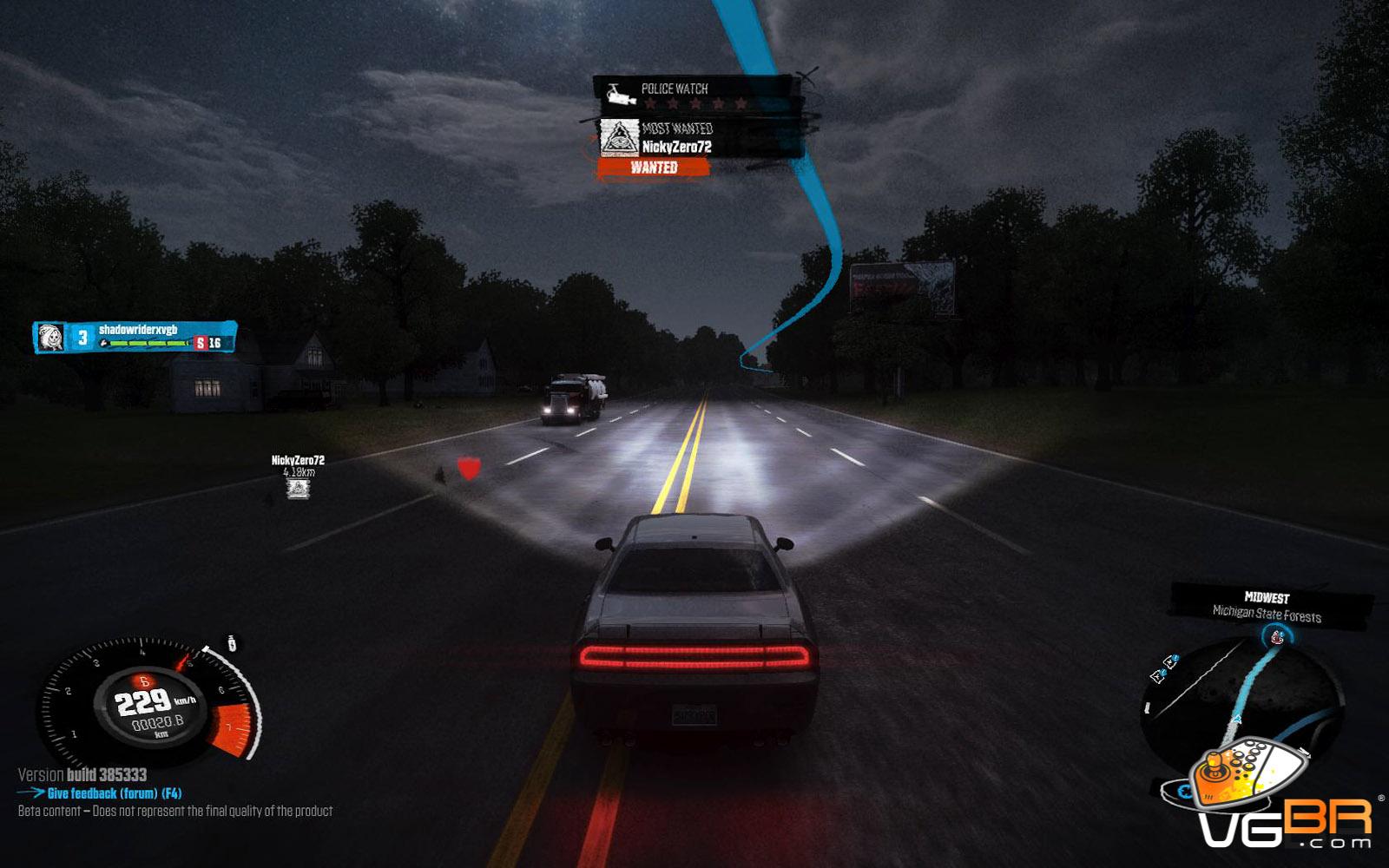The height and width of the screenshot is (868, 1389).
Task: Select the shadowriderxvgb player card
Action: [x=135, y=337]
